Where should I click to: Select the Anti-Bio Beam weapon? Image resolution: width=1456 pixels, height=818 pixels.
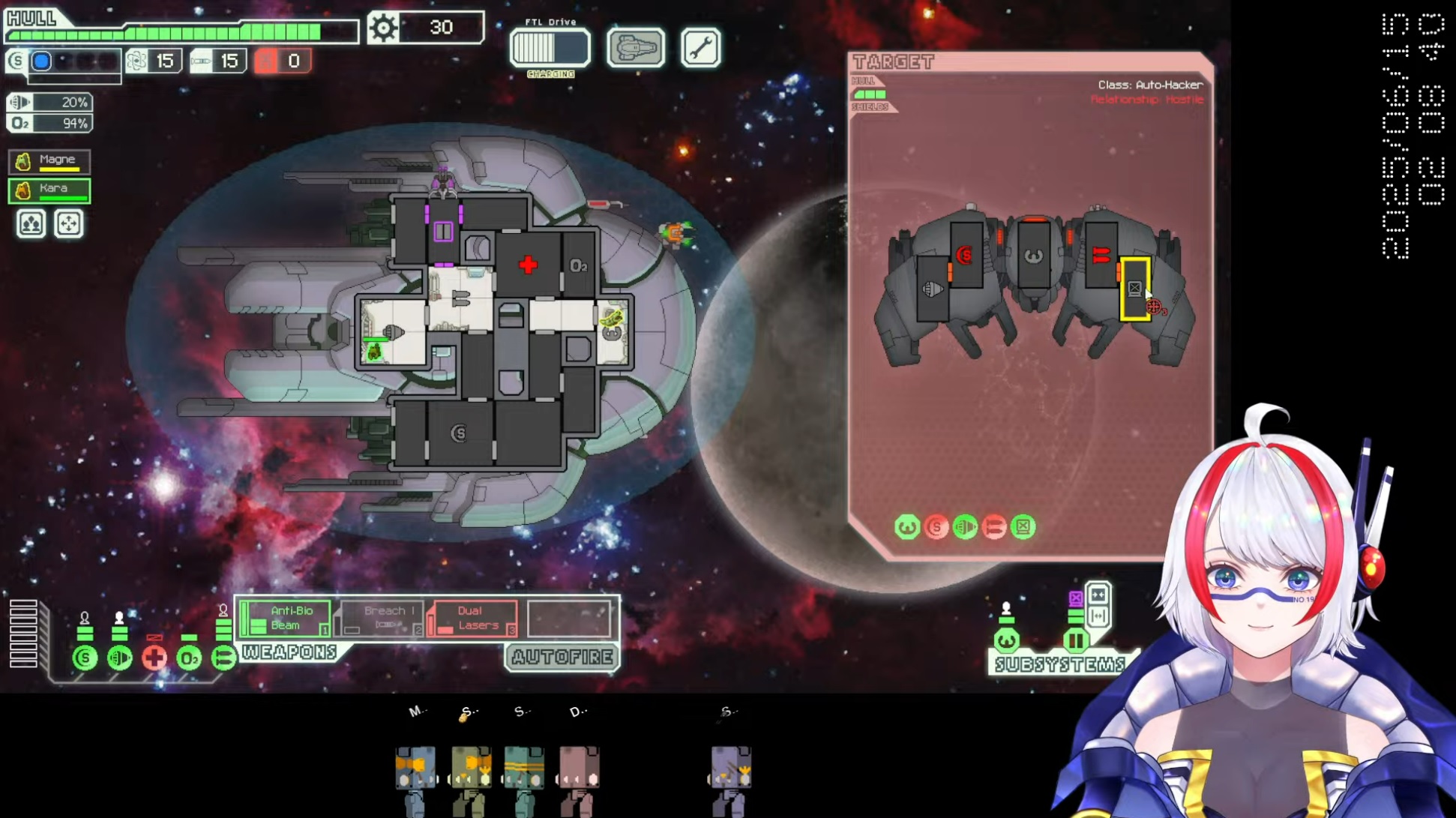click(286, 619)
